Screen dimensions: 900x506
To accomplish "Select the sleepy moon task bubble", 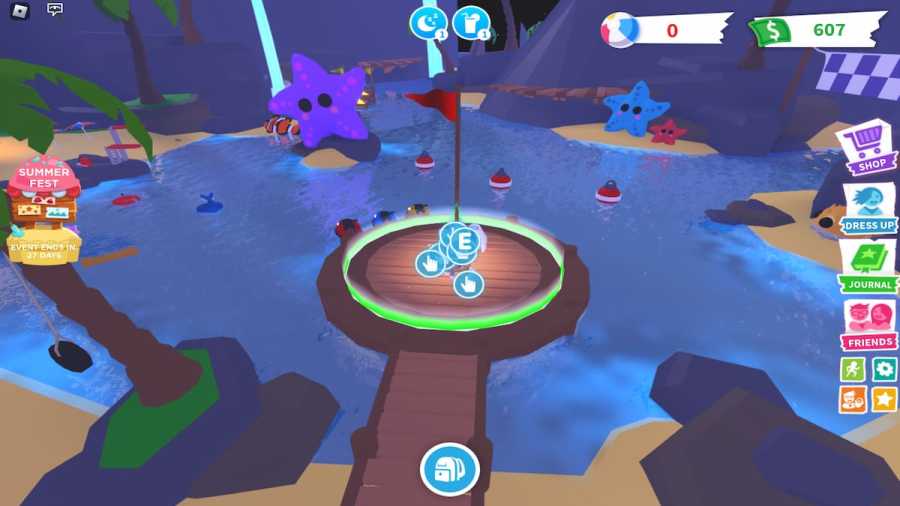I will 428,23.
